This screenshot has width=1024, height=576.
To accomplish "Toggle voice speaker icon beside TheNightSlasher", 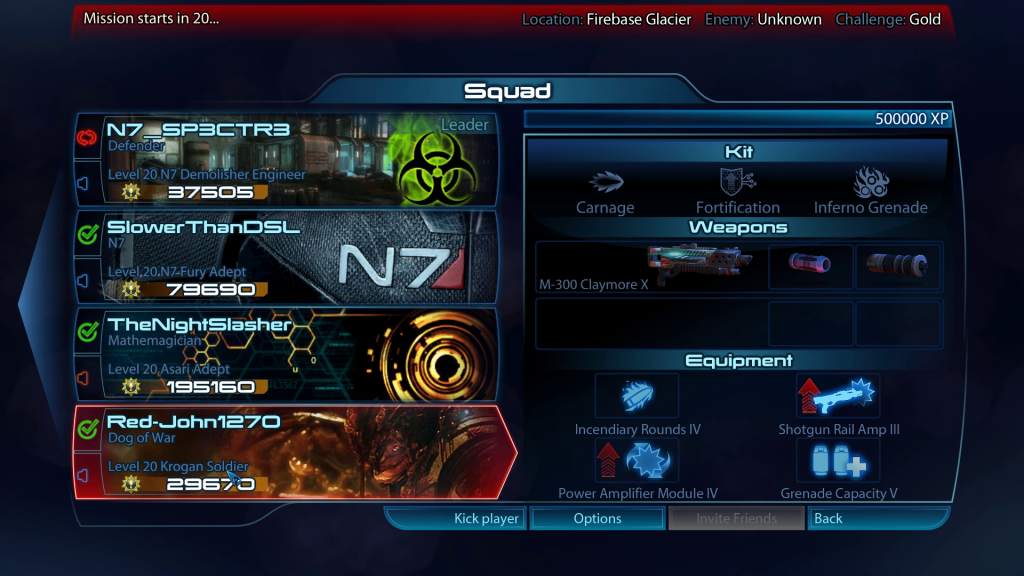I will [84, 378].
